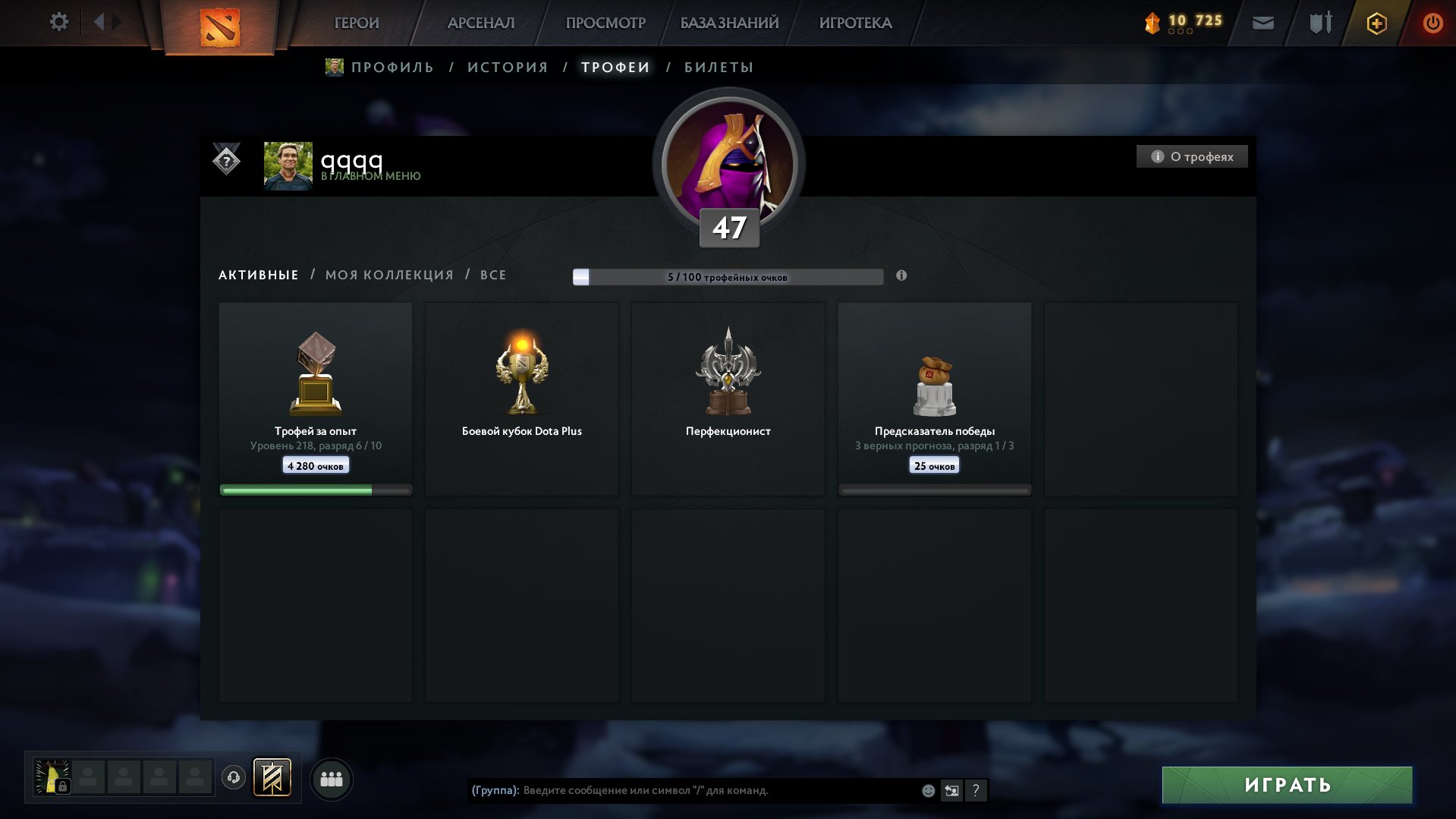
Task: Switch to the ПРОФИЛЬ tab
Action: 392,68
